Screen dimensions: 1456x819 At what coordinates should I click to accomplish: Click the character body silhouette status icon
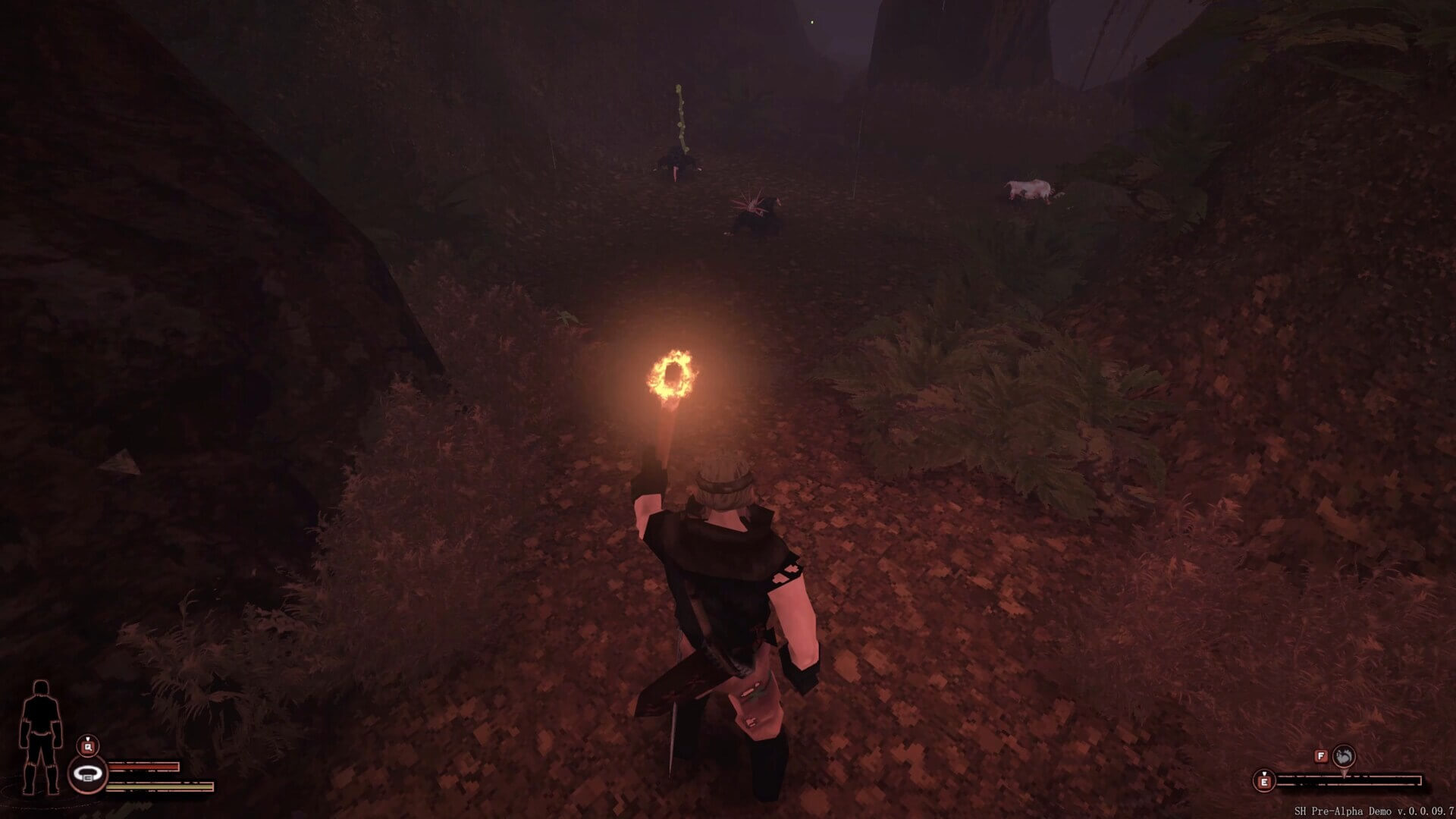click(x=41, y=736)
